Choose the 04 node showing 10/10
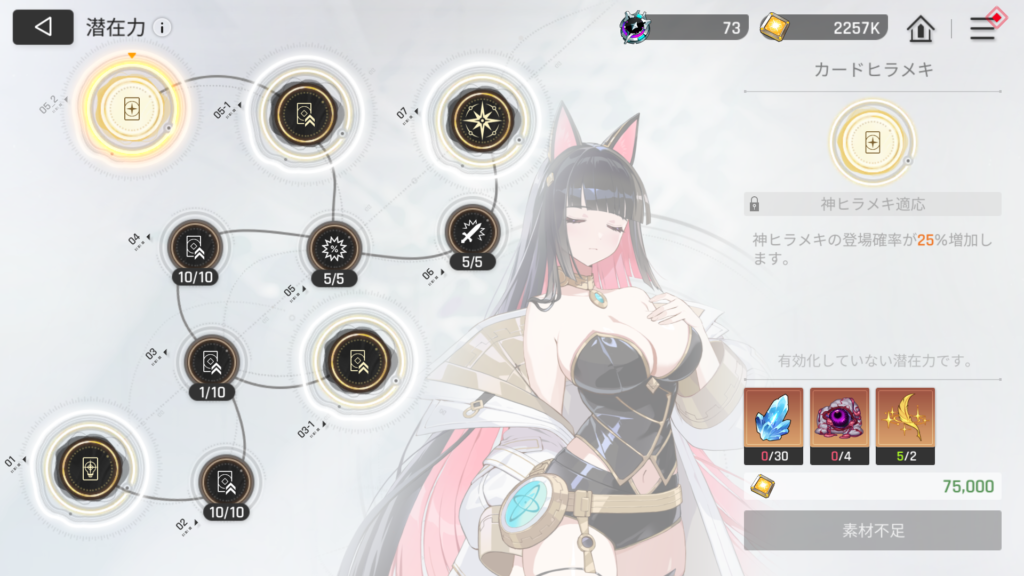 [193, 244]
